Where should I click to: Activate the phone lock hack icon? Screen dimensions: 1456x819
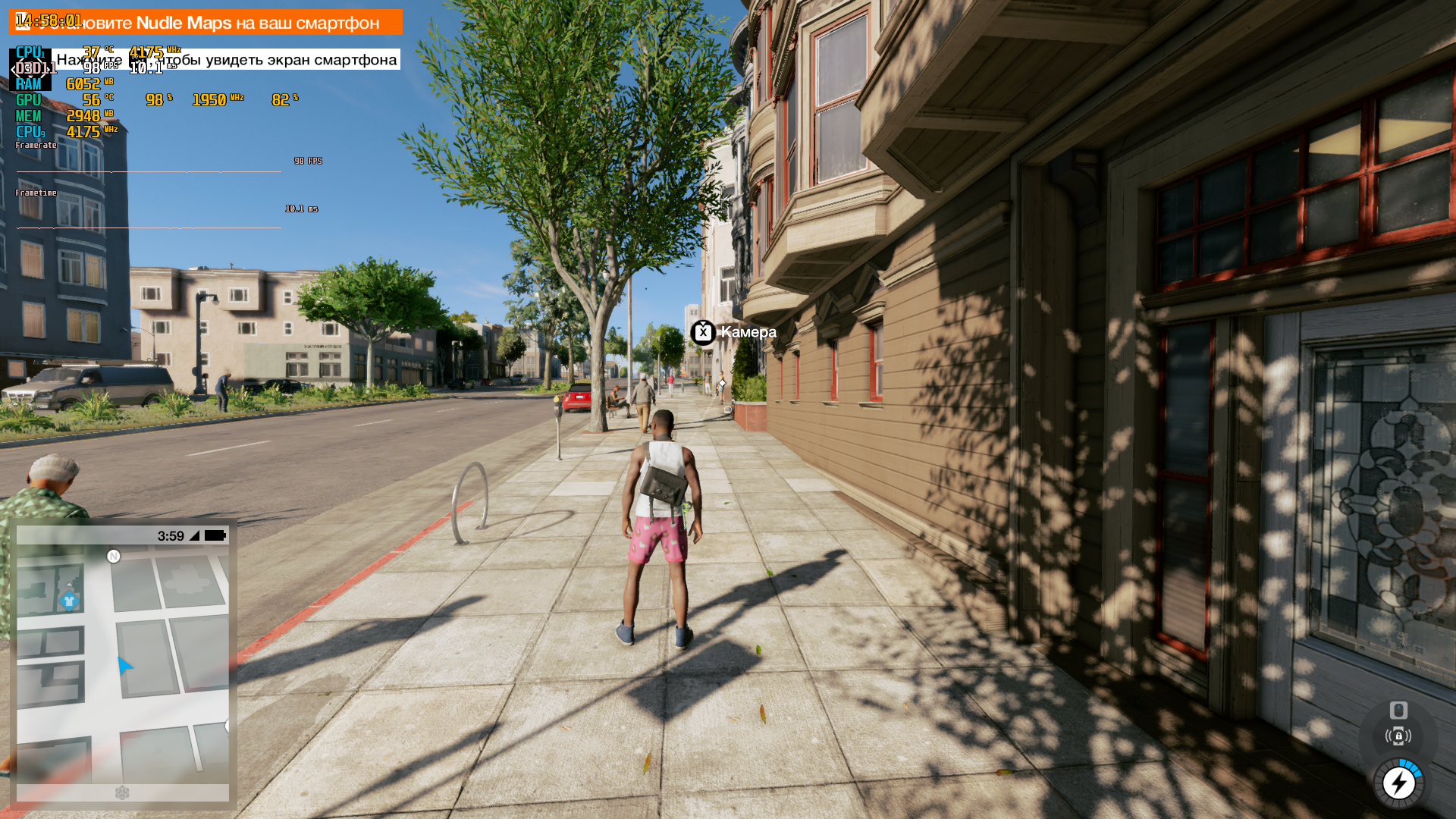[1398, 736]
